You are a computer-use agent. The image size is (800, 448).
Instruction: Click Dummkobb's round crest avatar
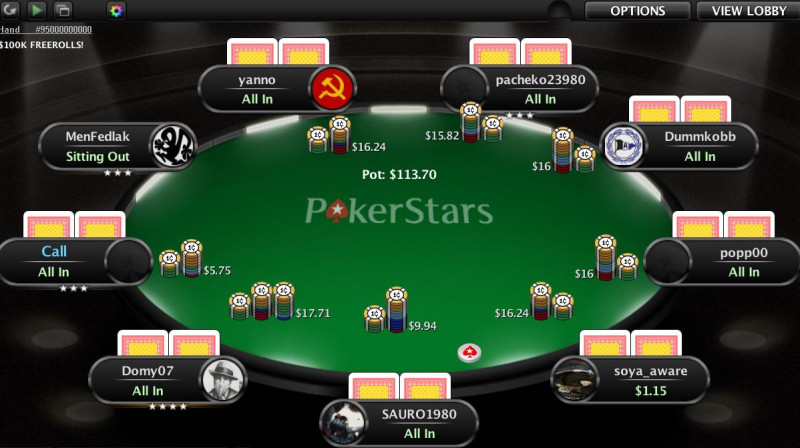pyautogui.click(x=622, y=146)
